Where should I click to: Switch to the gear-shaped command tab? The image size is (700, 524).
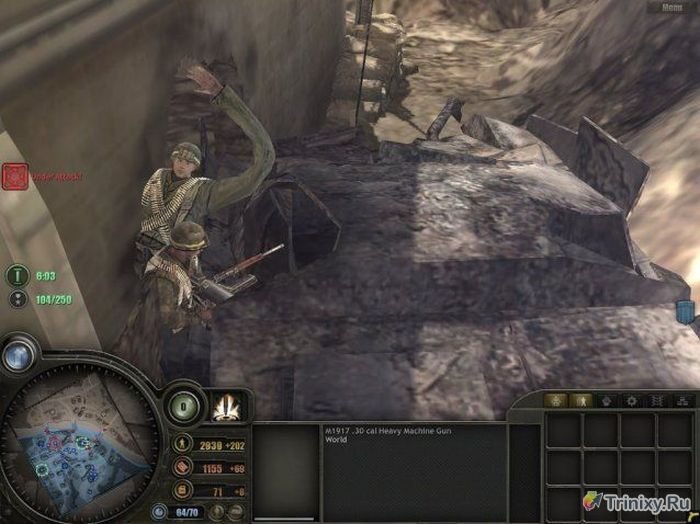(632, 400)
